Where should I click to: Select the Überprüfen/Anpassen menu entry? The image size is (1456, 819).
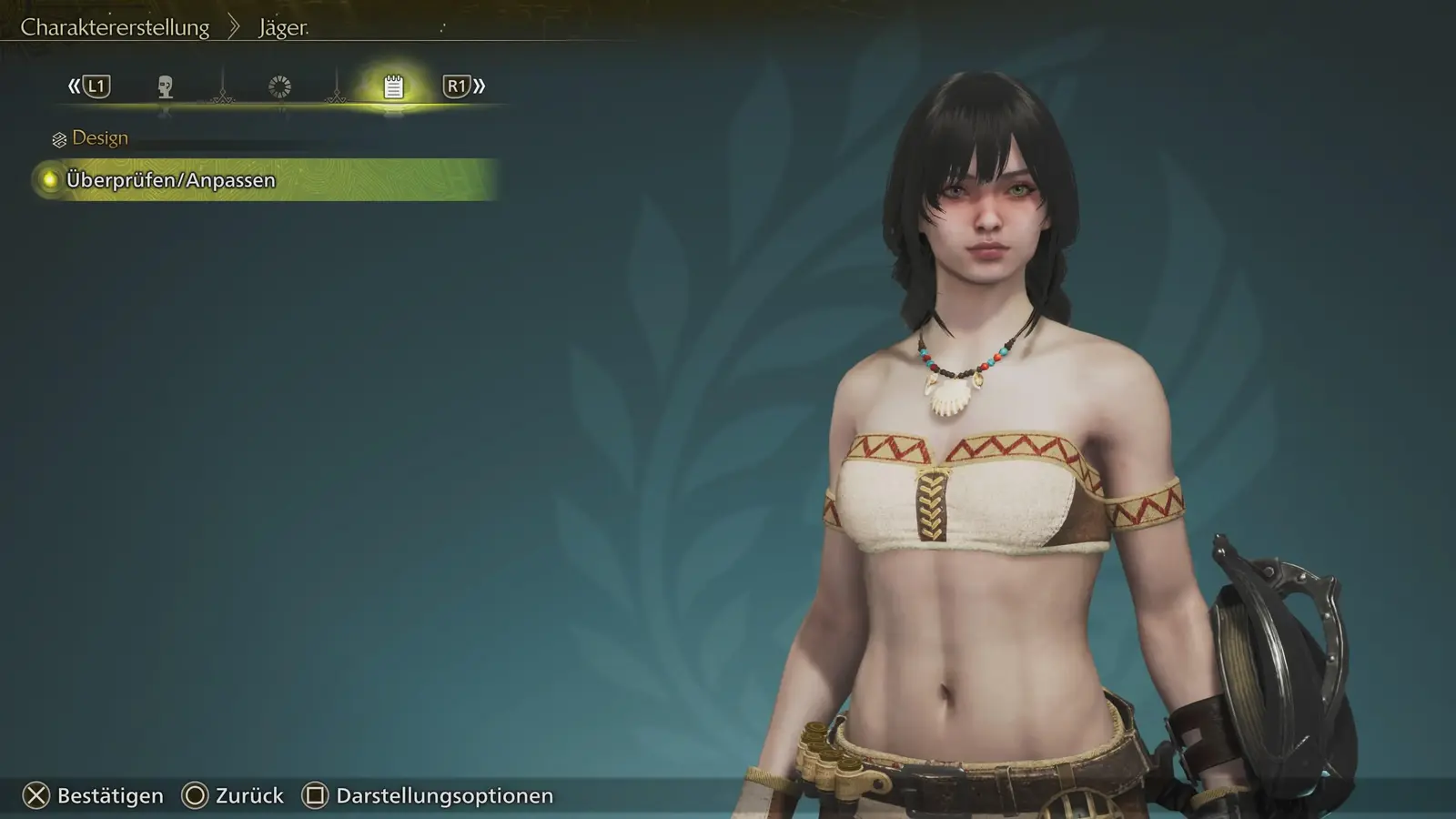171,180
